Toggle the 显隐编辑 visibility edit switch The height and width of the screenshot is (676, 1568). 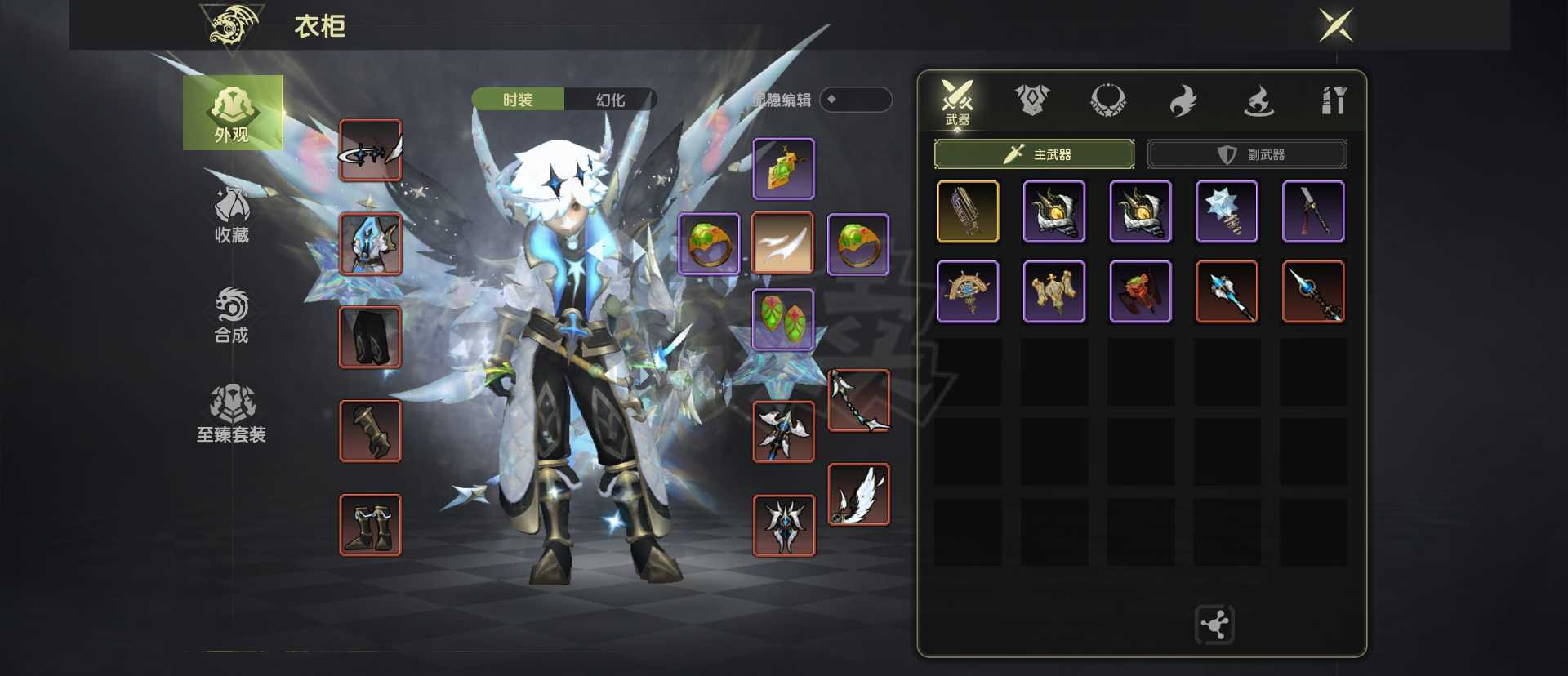[855, 100]
